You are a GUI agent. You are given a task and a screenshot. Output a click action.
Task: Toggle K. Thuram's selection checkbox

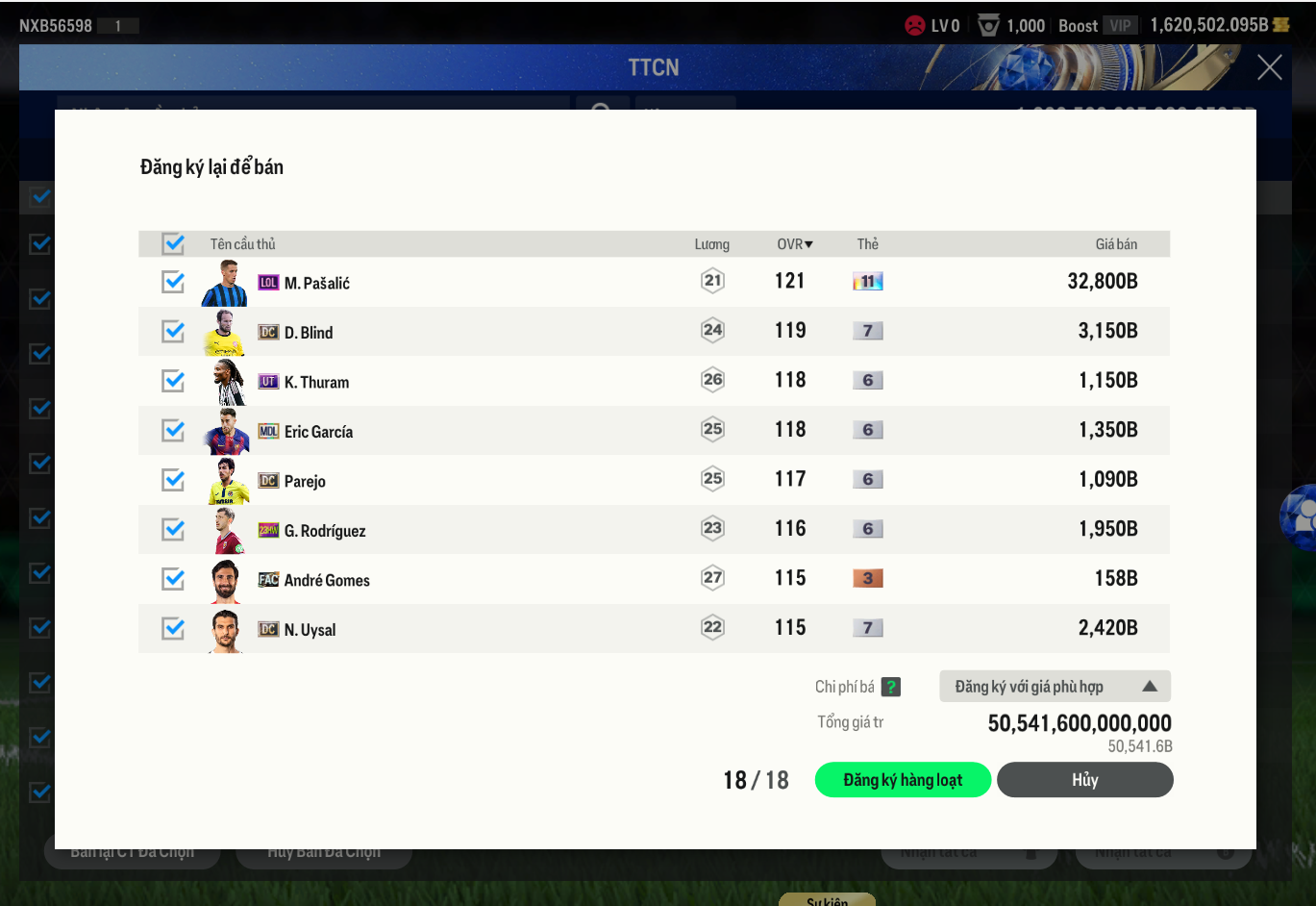tap(173, 381)
